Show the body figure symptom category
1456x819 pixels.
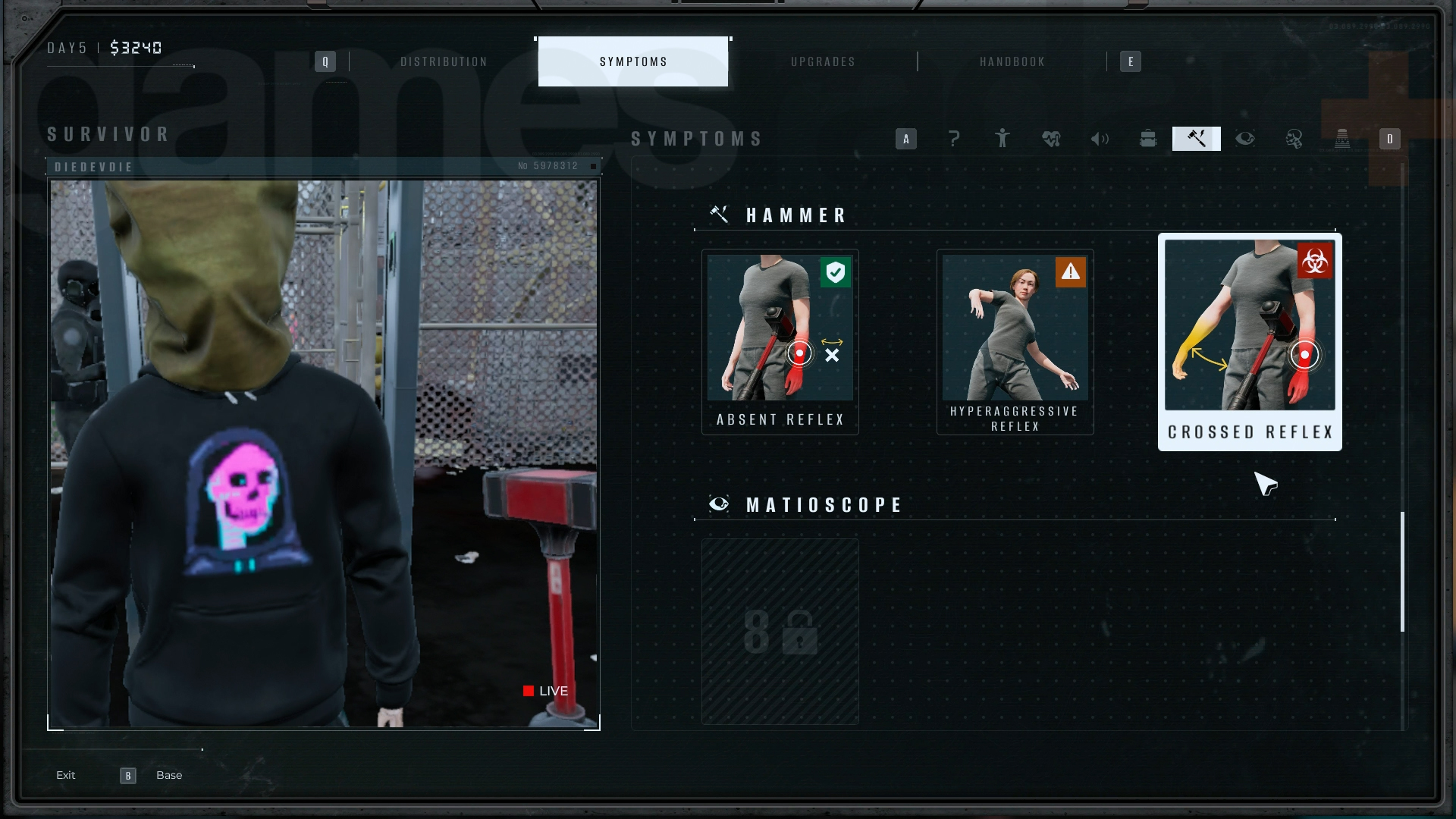tap(1003, 139)
